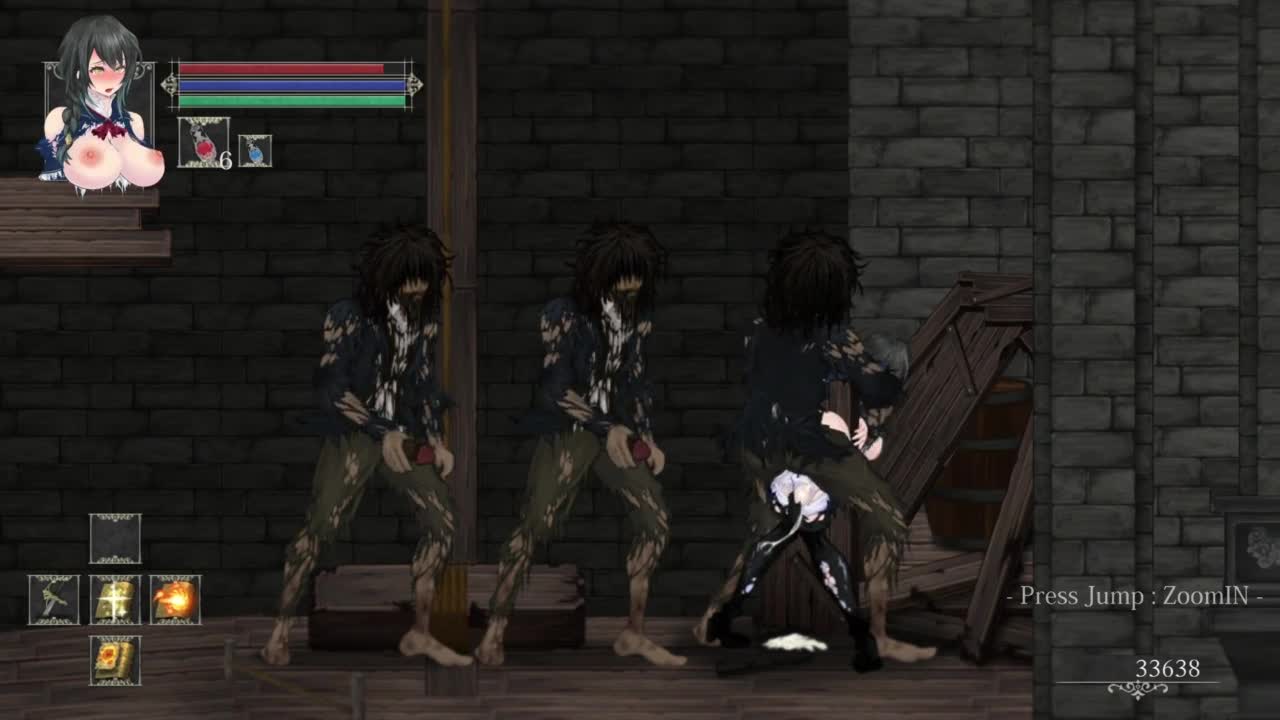1280x720 pixels.
Task: Cast the fireball spell icon
Action: tap(176, 599)
